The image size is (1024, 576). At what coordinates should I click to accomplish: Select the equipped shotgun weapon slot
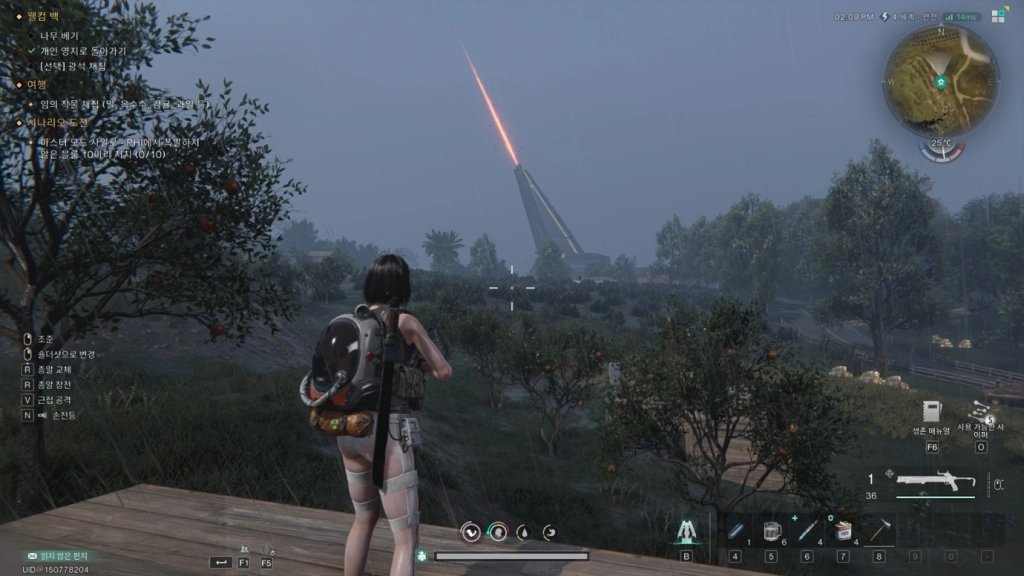coord(935,481)
